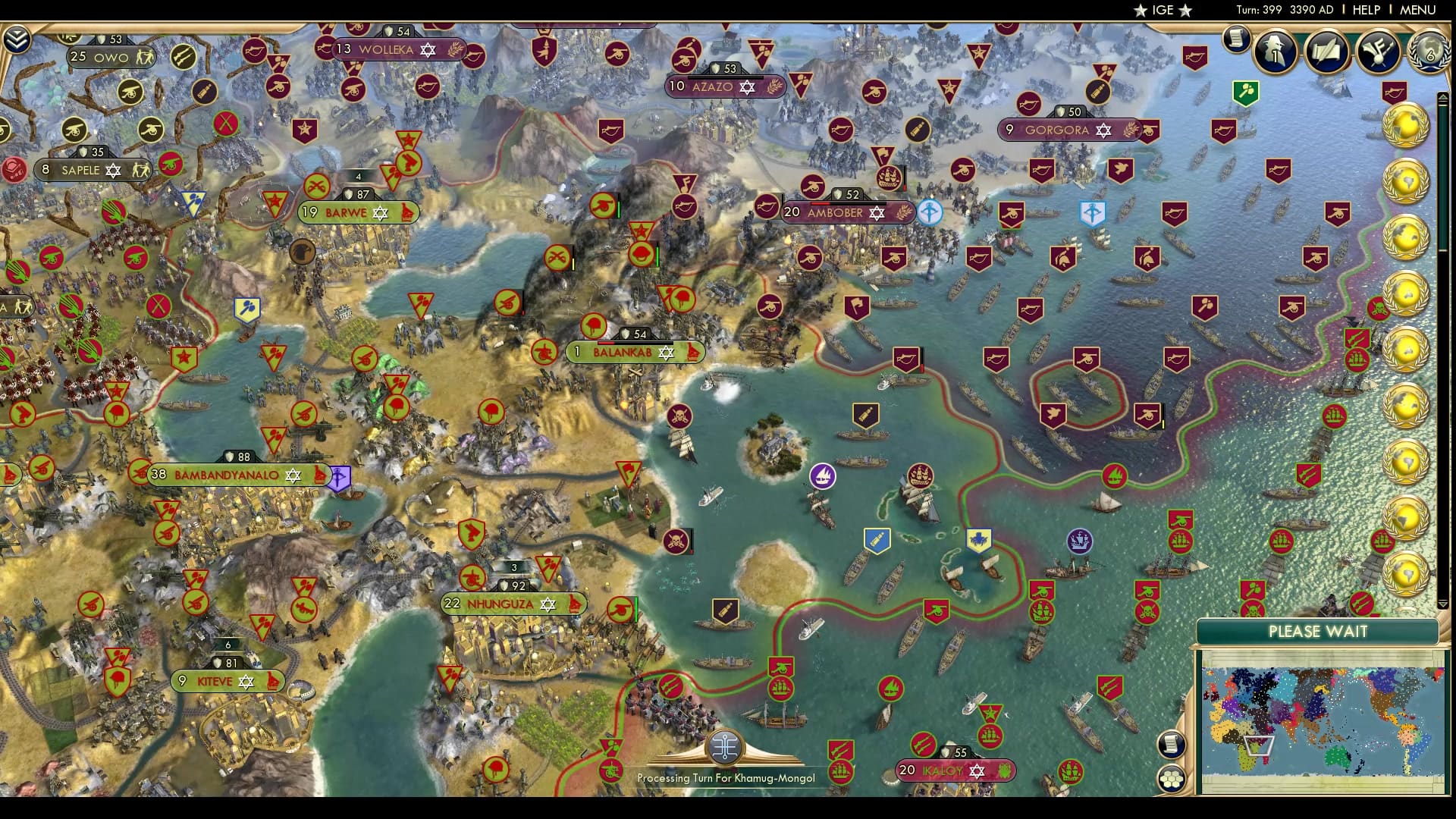The image size is (1456, 819).
Task: Click the spinning gears turn-processing indicator
Action: coord(726,747)
